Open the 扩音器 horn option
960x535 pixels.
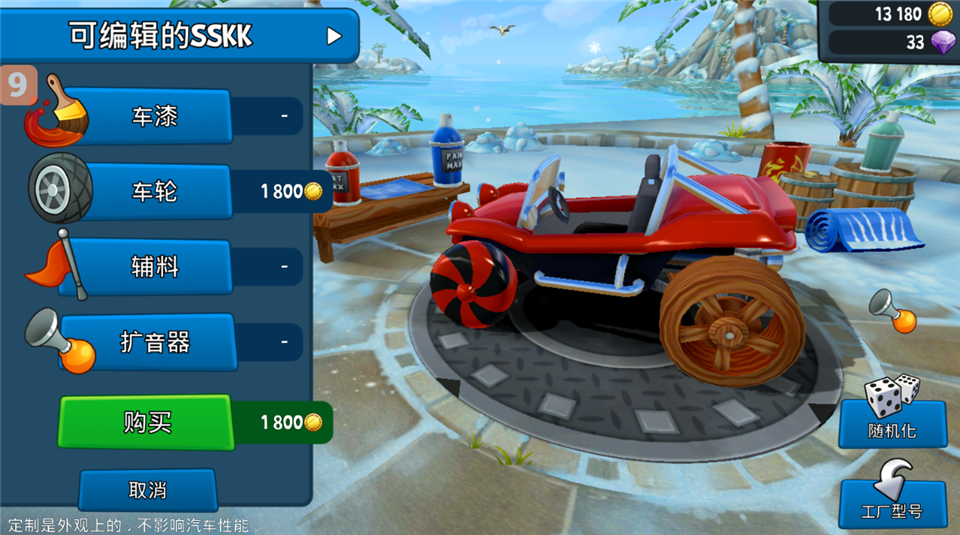pos(155,343)
